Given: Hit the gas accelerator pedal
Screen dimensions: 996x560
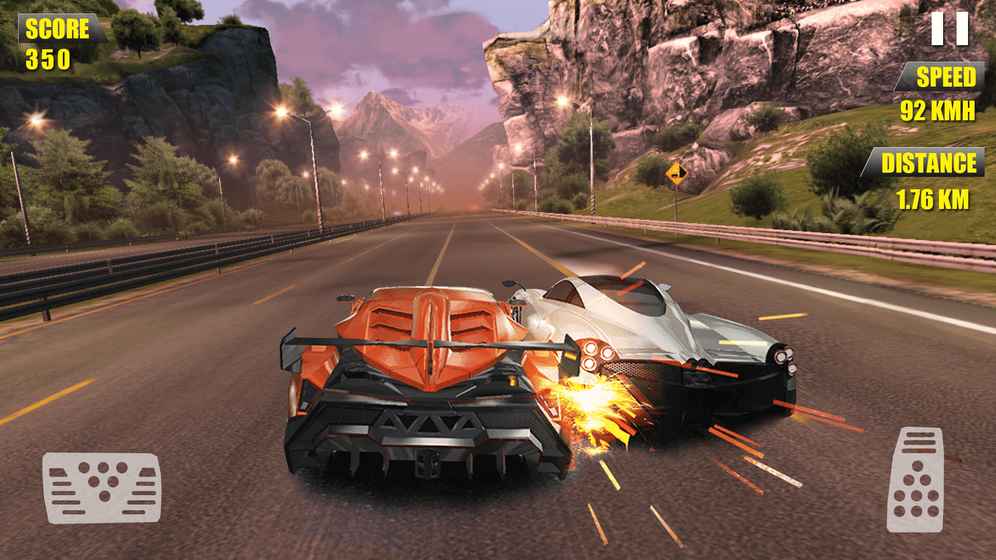Looking at the screenshot, I should [x=915, y=479].
